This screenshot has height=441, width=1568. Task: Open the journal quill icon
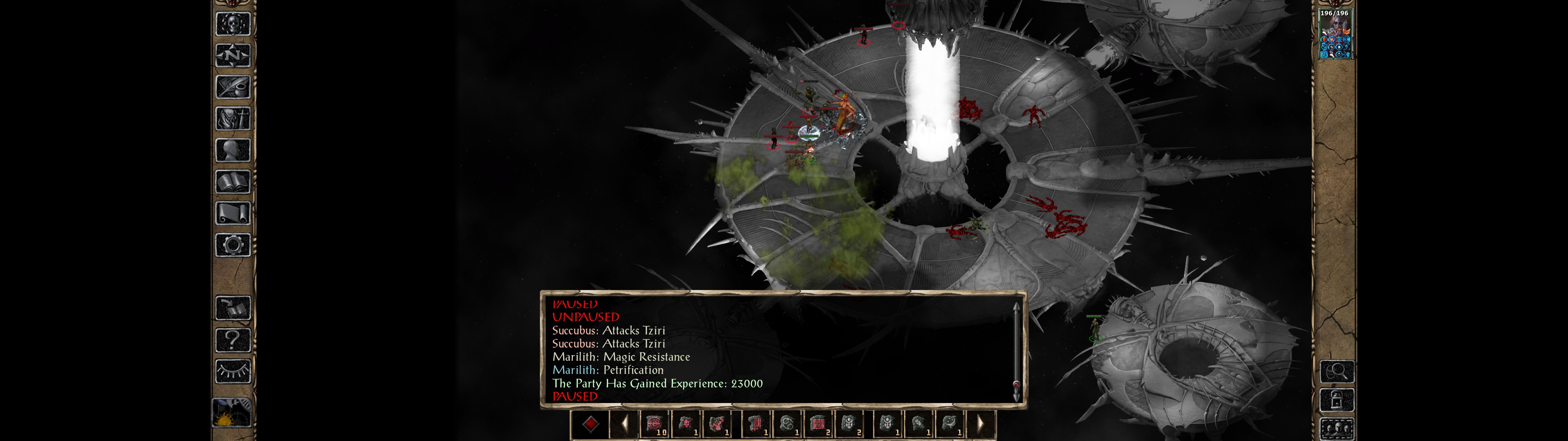233,87
